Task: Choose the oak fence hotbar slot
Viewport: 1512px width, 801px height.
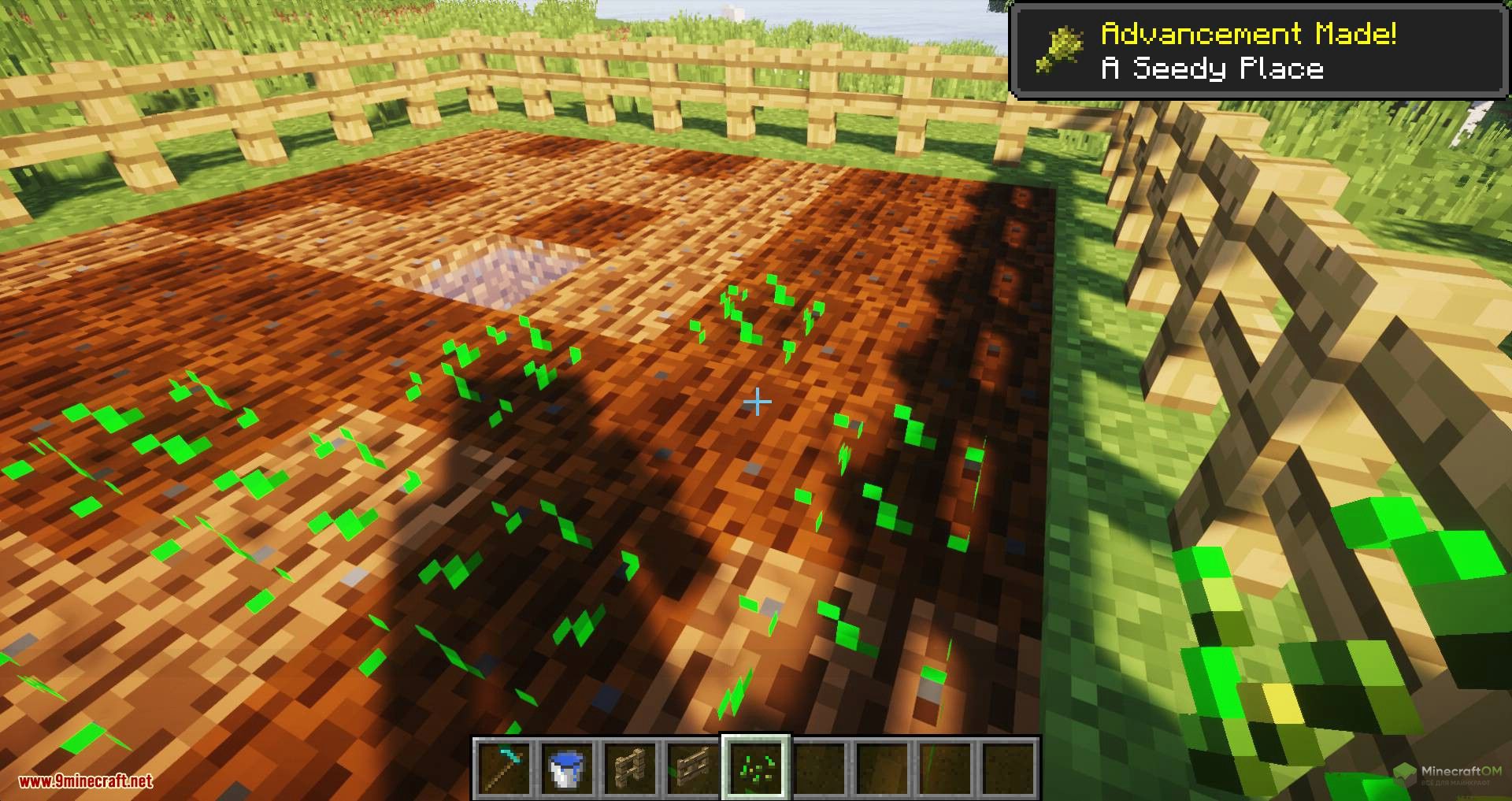Action: click(x=630, y=767)
